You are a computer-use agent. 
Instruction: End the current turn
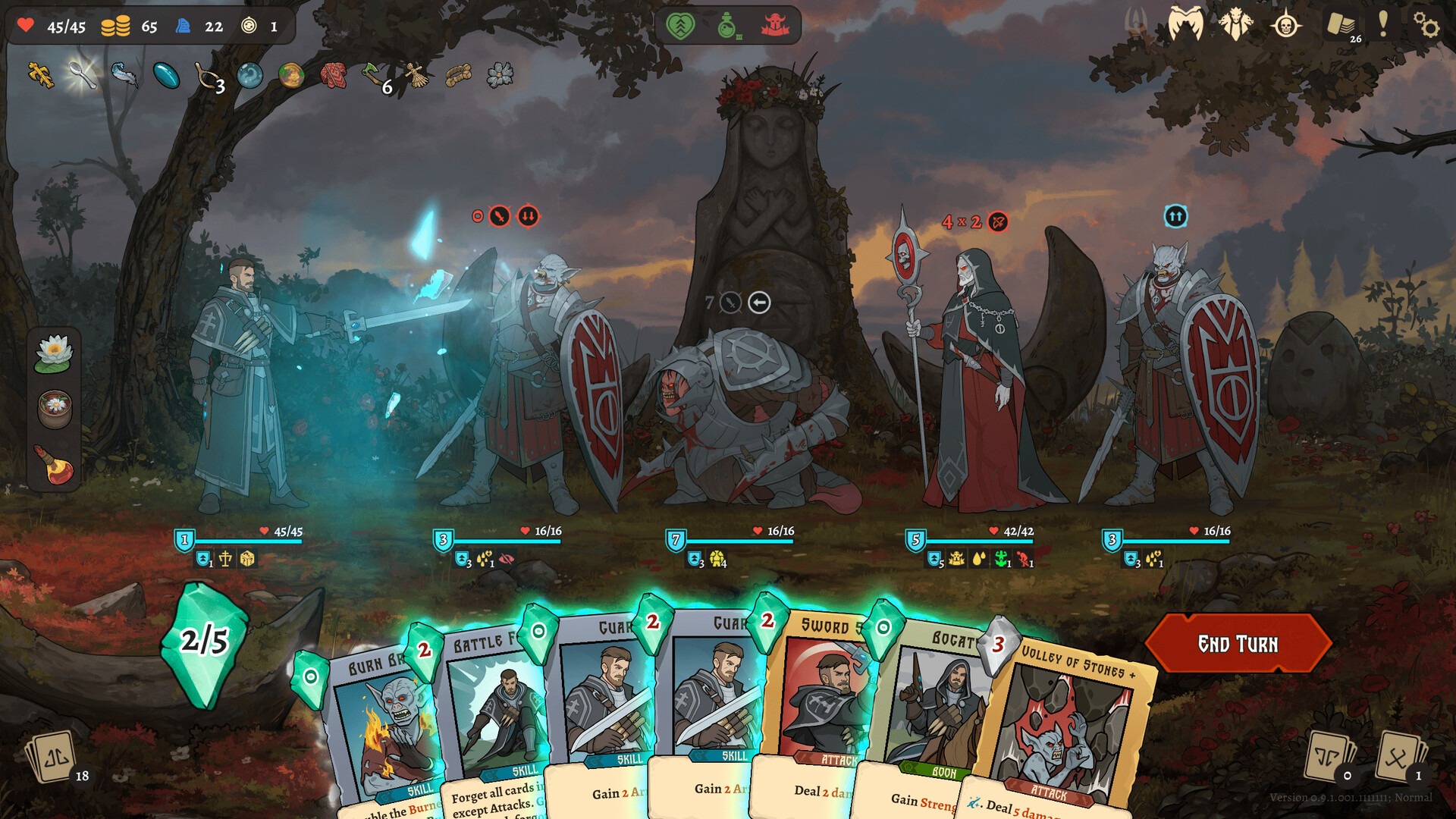(1238, 644)
